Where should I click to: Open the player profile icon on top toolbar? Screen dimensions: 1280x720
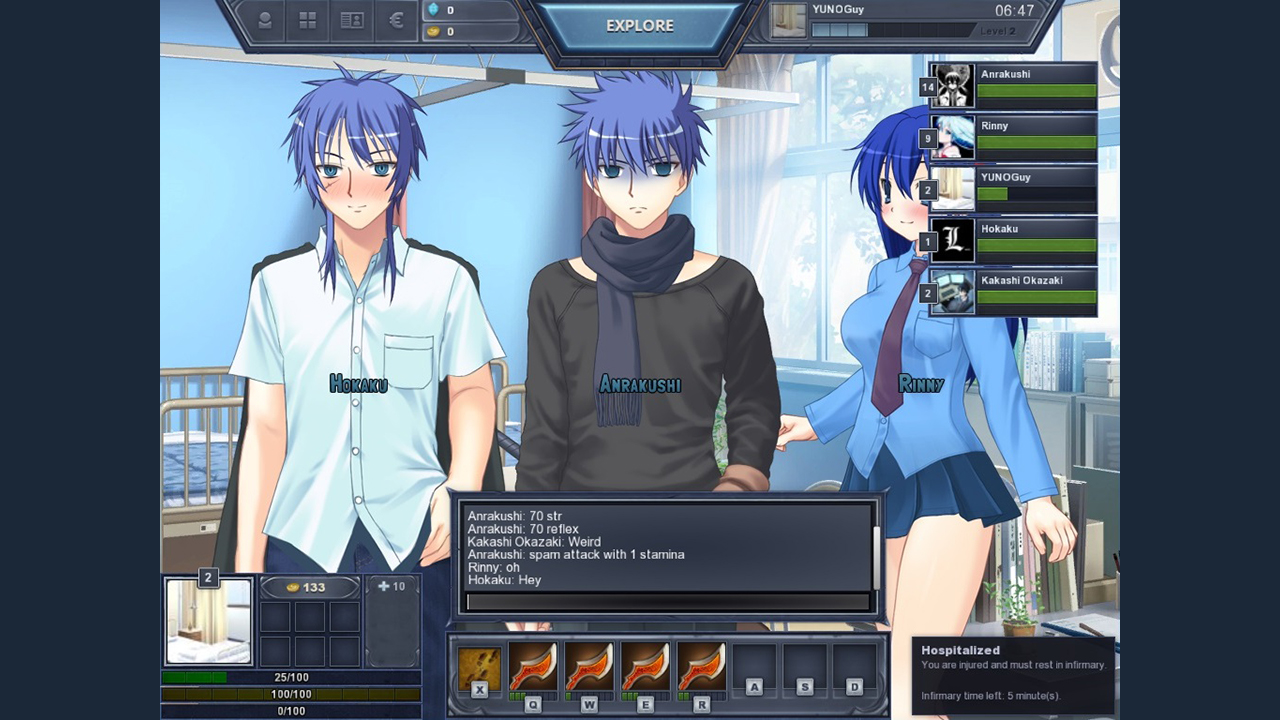(x=264, y=20)
